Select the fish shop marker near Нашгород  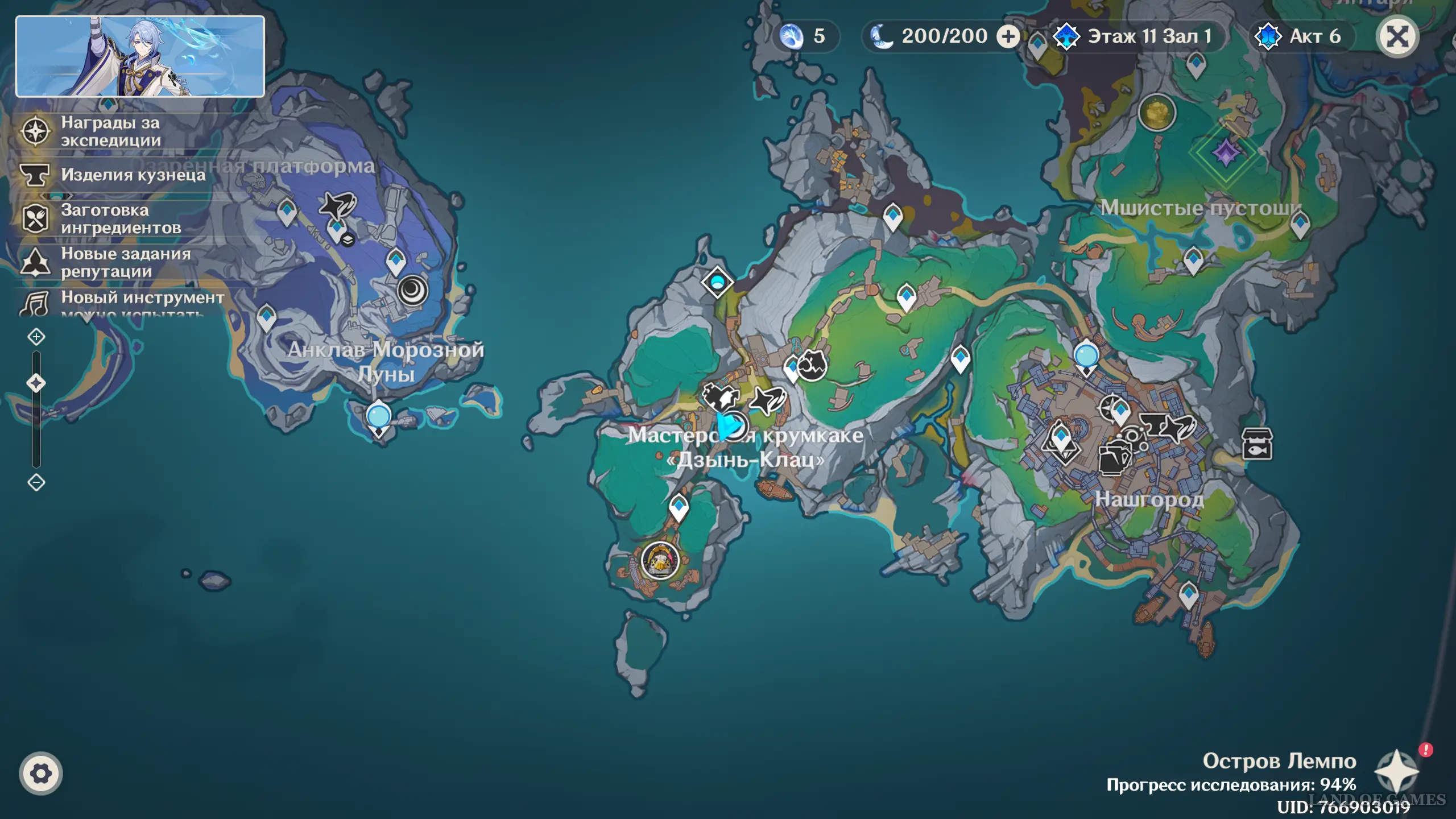tap(1257, 444)
